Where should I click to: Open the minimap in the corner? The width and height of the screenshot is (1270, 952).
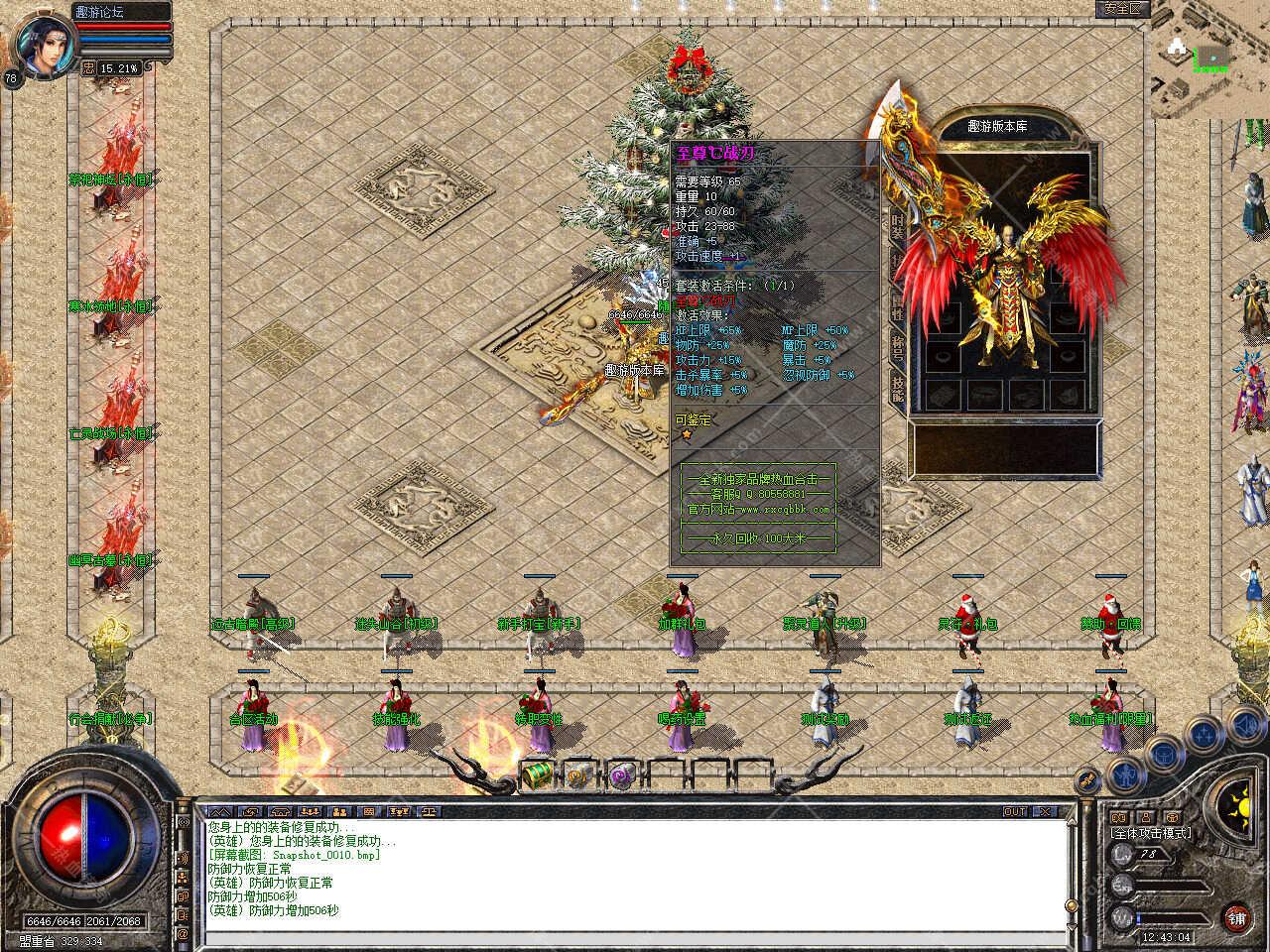(x=1210, y=61)
